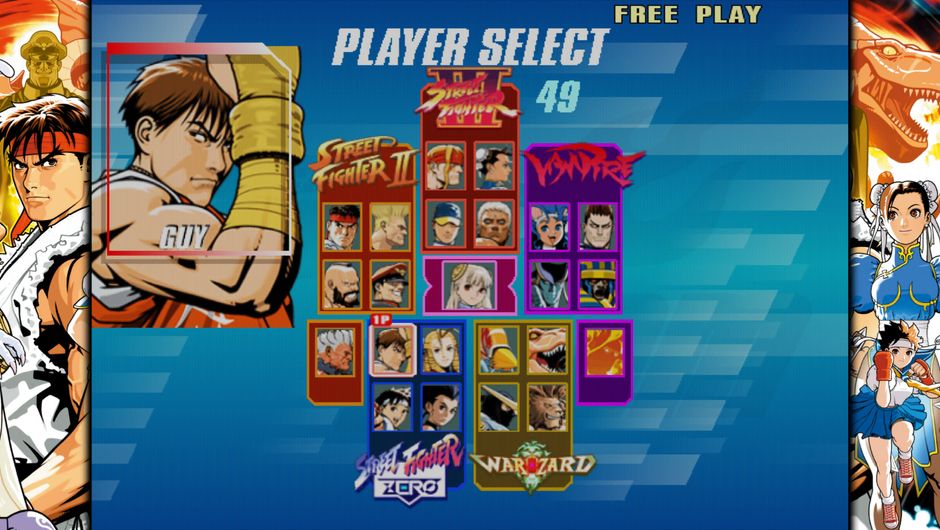Select the white-haired Shin Akuma tile

335,352
